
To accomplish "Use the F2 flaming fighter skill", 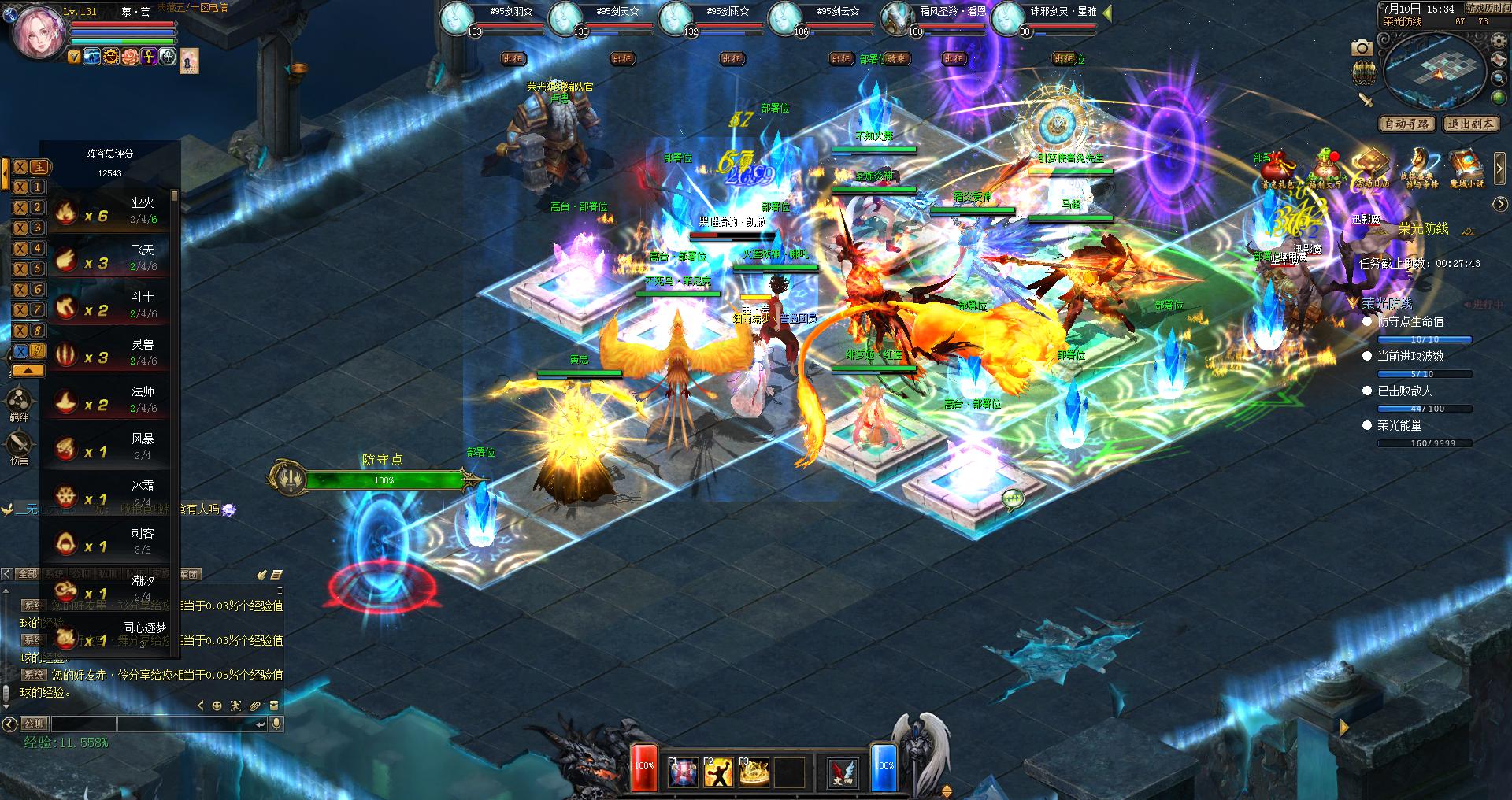I will 717,772.
